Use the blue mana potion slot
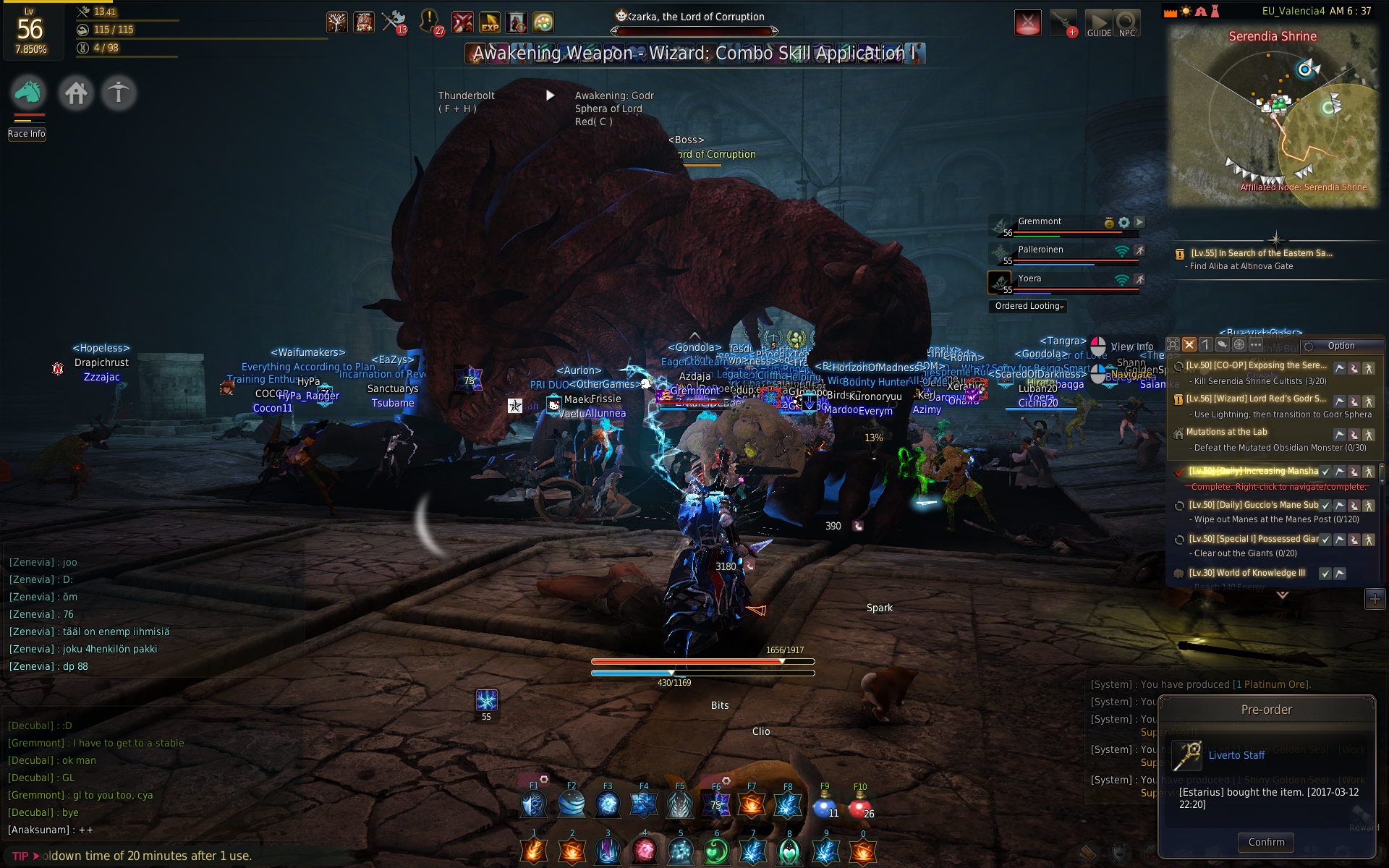Viewport: 1389px width, 868px height. [824, 805]
